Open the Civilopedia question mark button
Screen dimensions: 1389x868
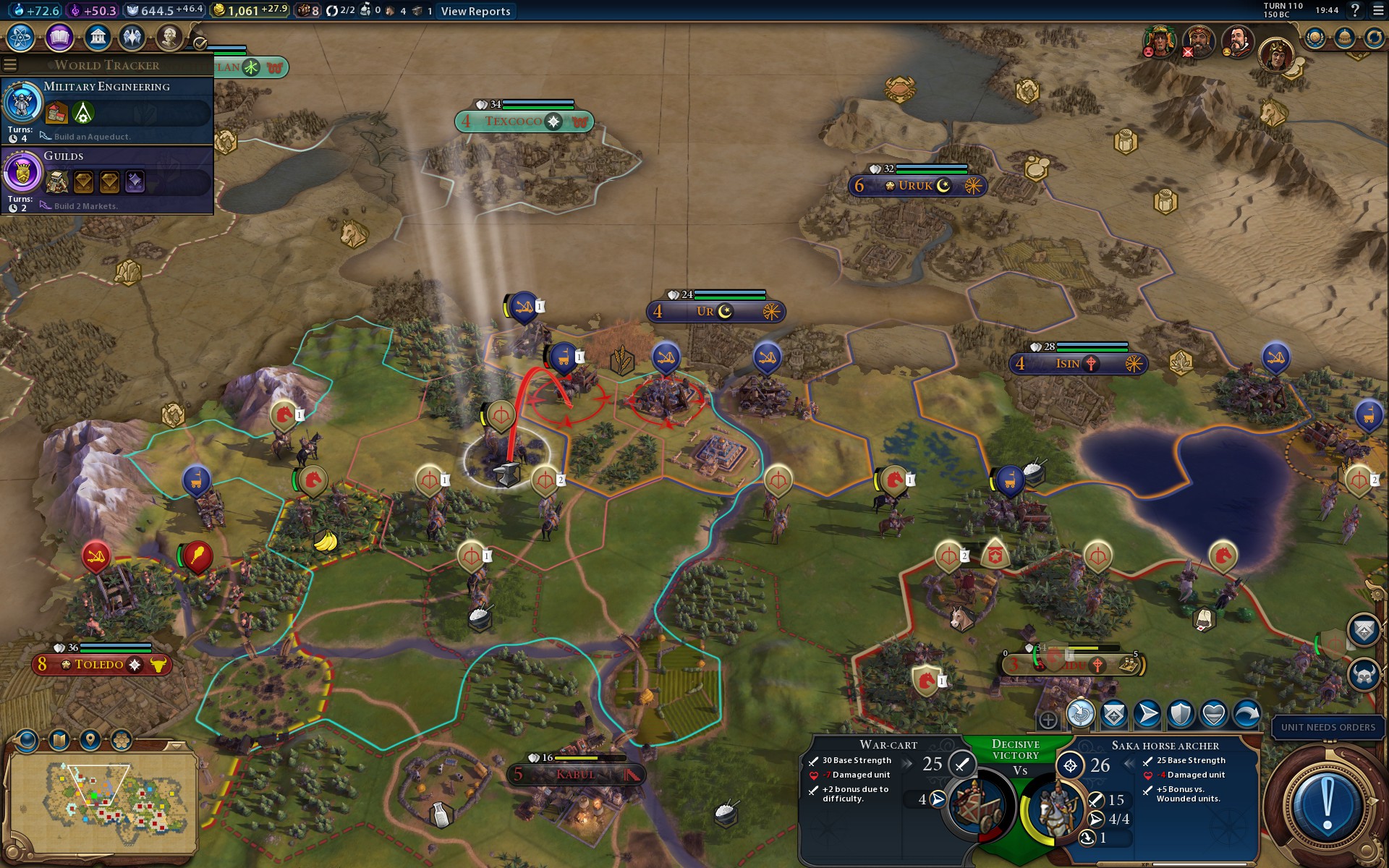[x=1355, y=10]
